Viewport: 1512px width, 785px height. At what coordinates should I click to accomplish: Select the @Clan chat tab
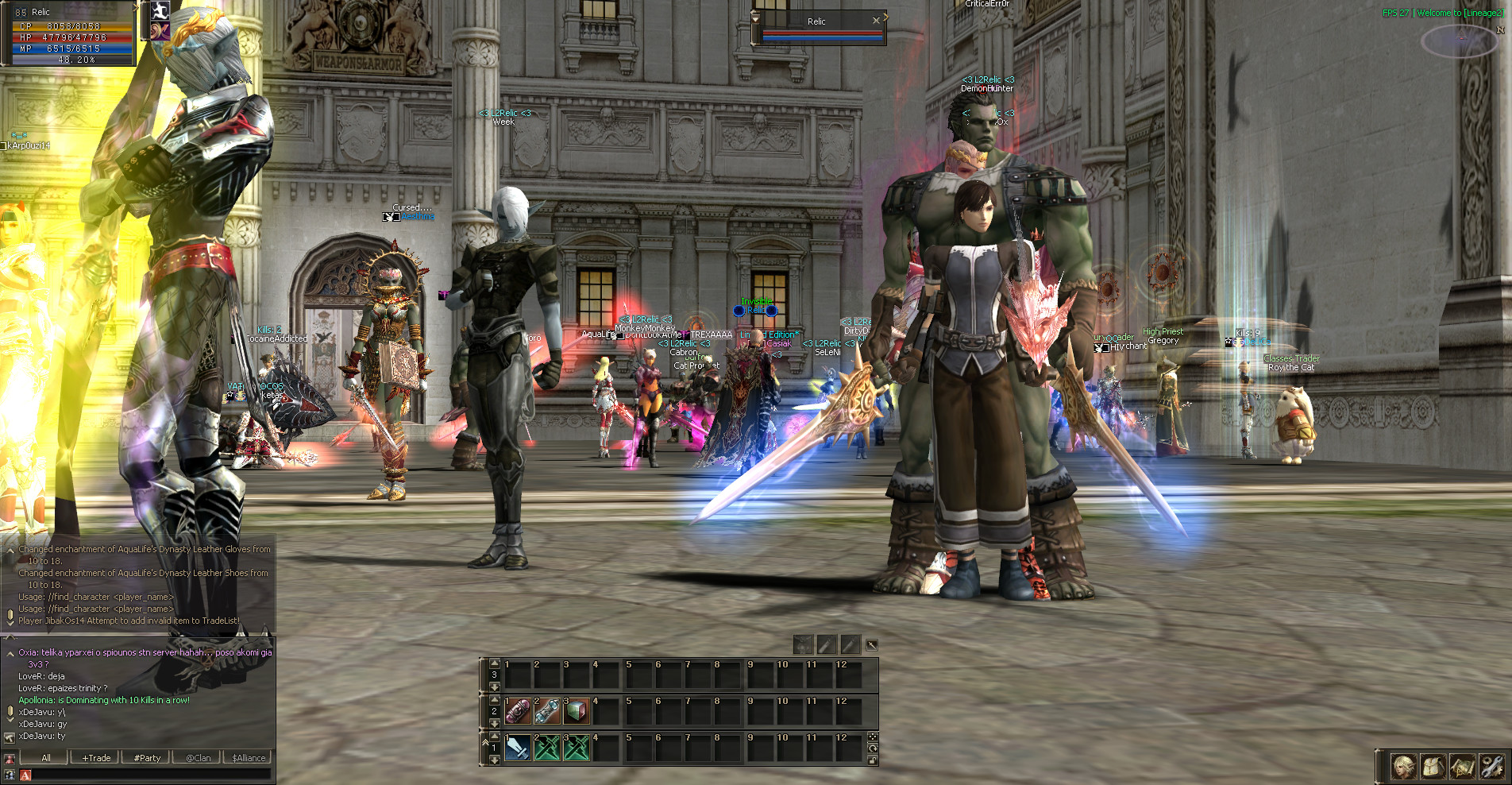coord(199,758)
